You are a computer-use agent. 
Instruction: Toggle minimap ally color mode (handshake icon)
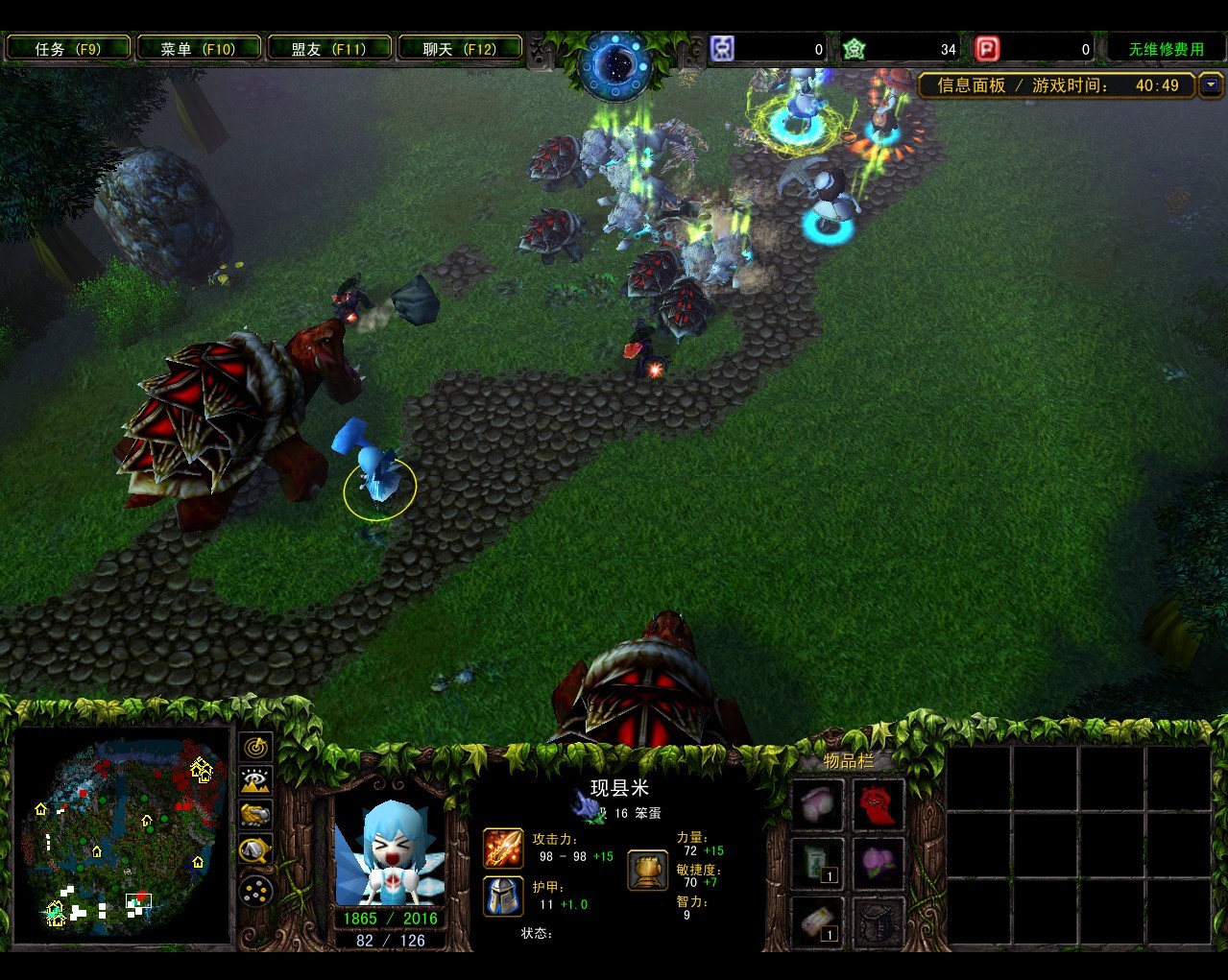256,815
